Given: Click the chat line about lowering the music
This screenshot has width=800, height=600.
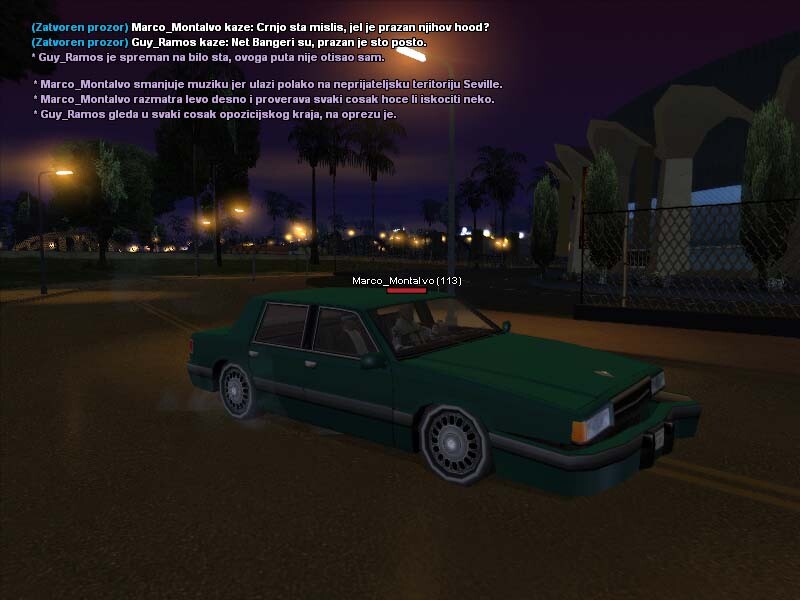Looking at the screenshot, I should tap(267, 84).
